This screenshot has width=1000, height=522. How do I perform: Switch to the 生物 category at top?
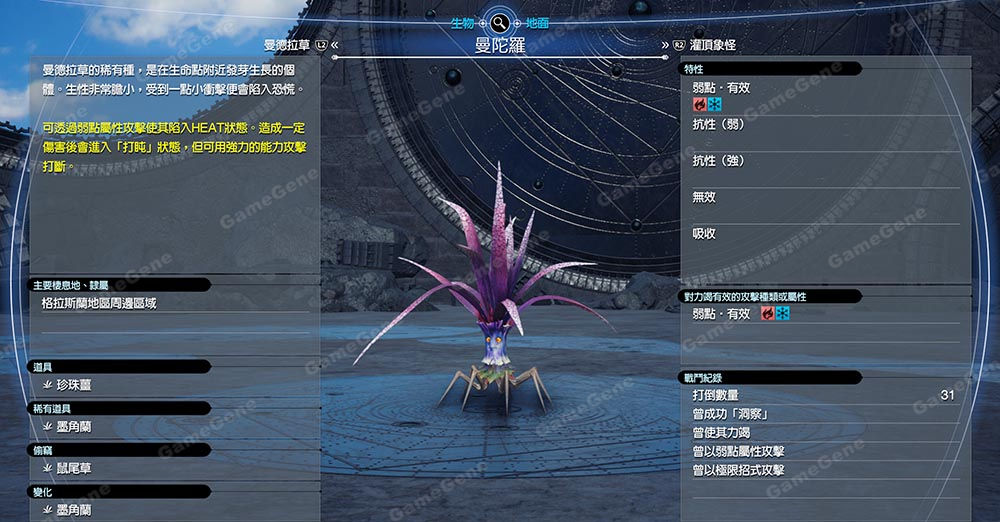click(x=462, y=20)
